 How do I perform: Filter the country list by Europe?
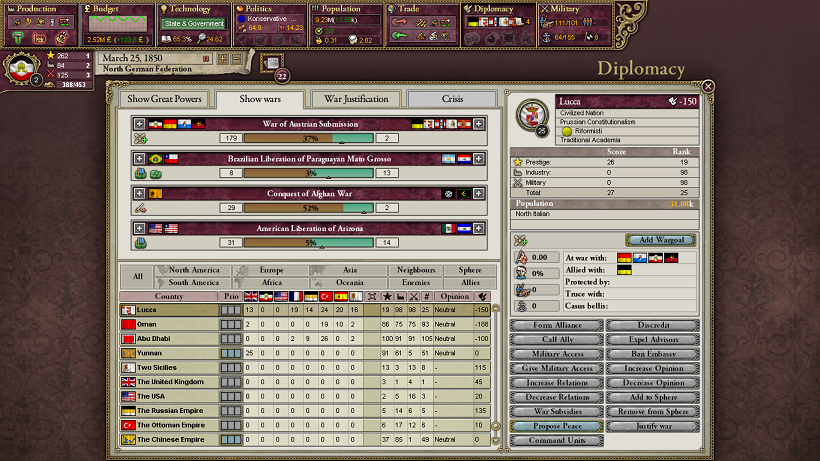(x=271, y=270)
